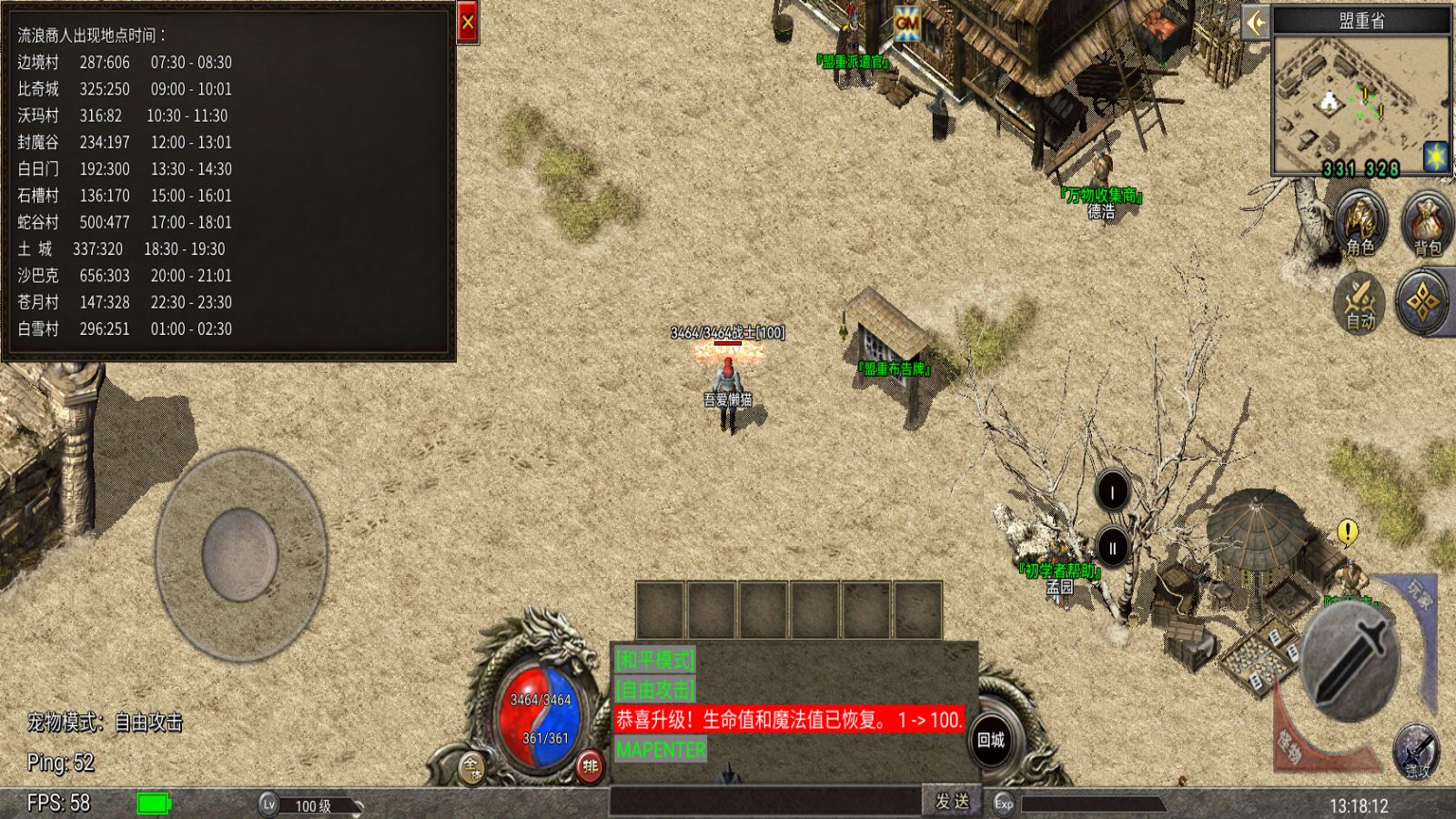
Task: Tap the sun icon on the minimap
Action: coord(1436,156)
